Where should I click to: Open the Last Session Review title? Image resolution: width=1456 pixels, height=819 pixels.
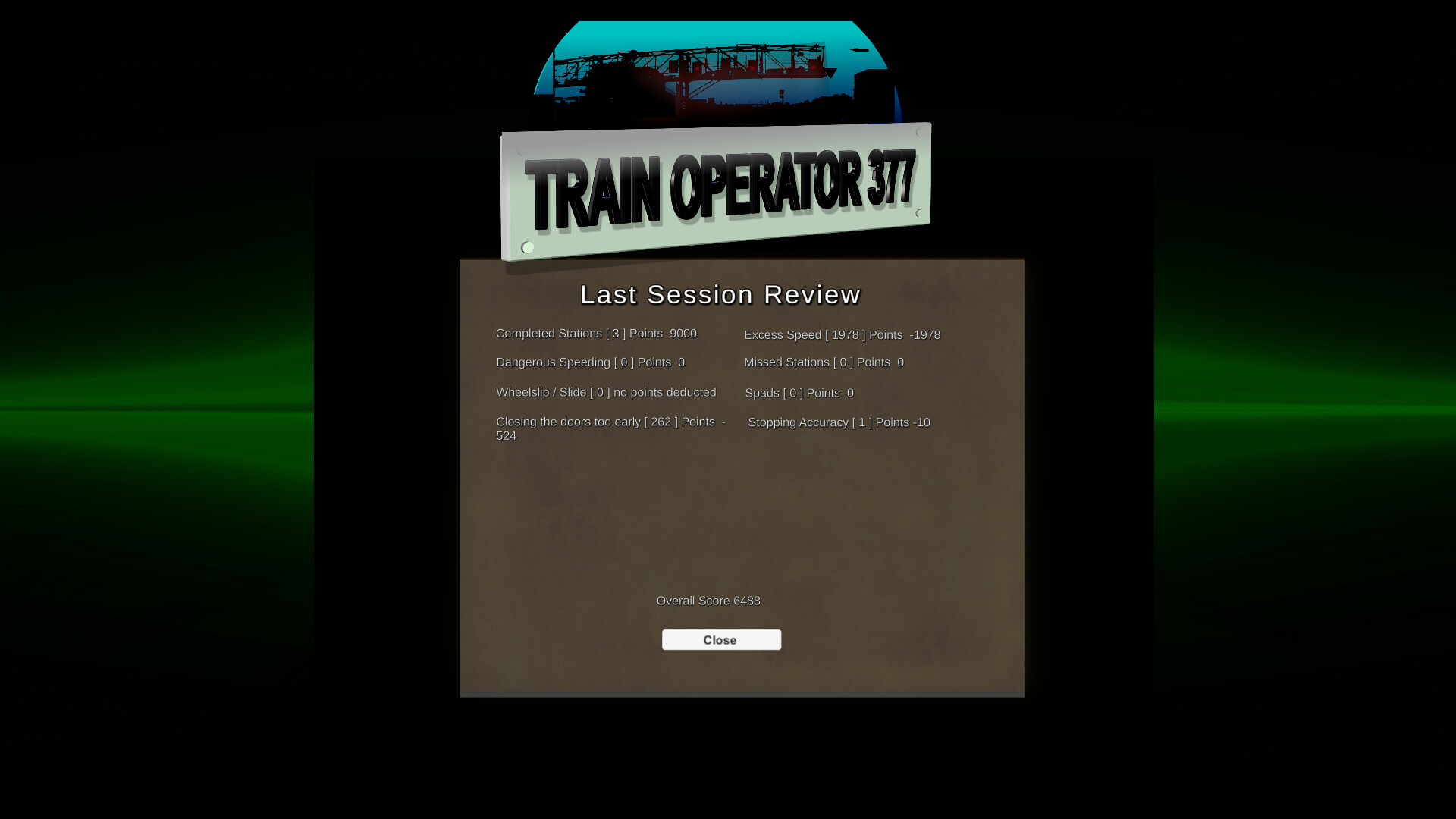click(x=720, y=295)
